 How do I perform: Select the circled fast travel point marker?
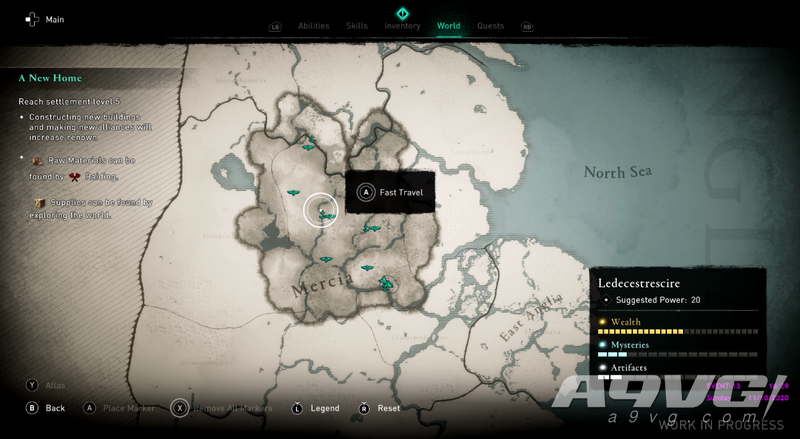click(x=322, y=210)
